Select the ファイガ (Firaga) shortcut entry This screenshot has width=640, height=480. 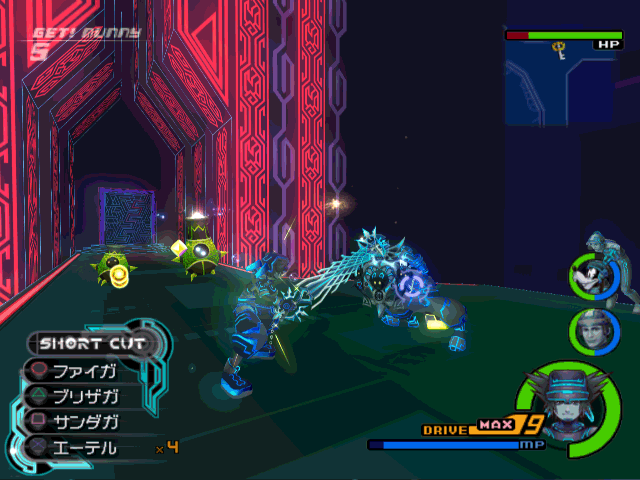point(85,369)
